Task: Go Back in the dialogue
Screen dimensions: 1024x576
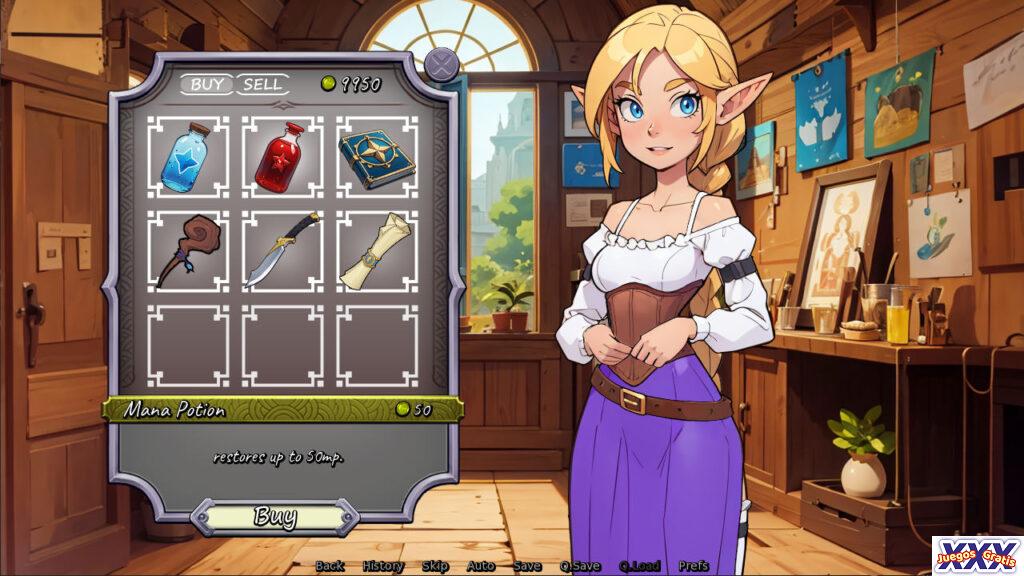Action: [x=330, y=566]
